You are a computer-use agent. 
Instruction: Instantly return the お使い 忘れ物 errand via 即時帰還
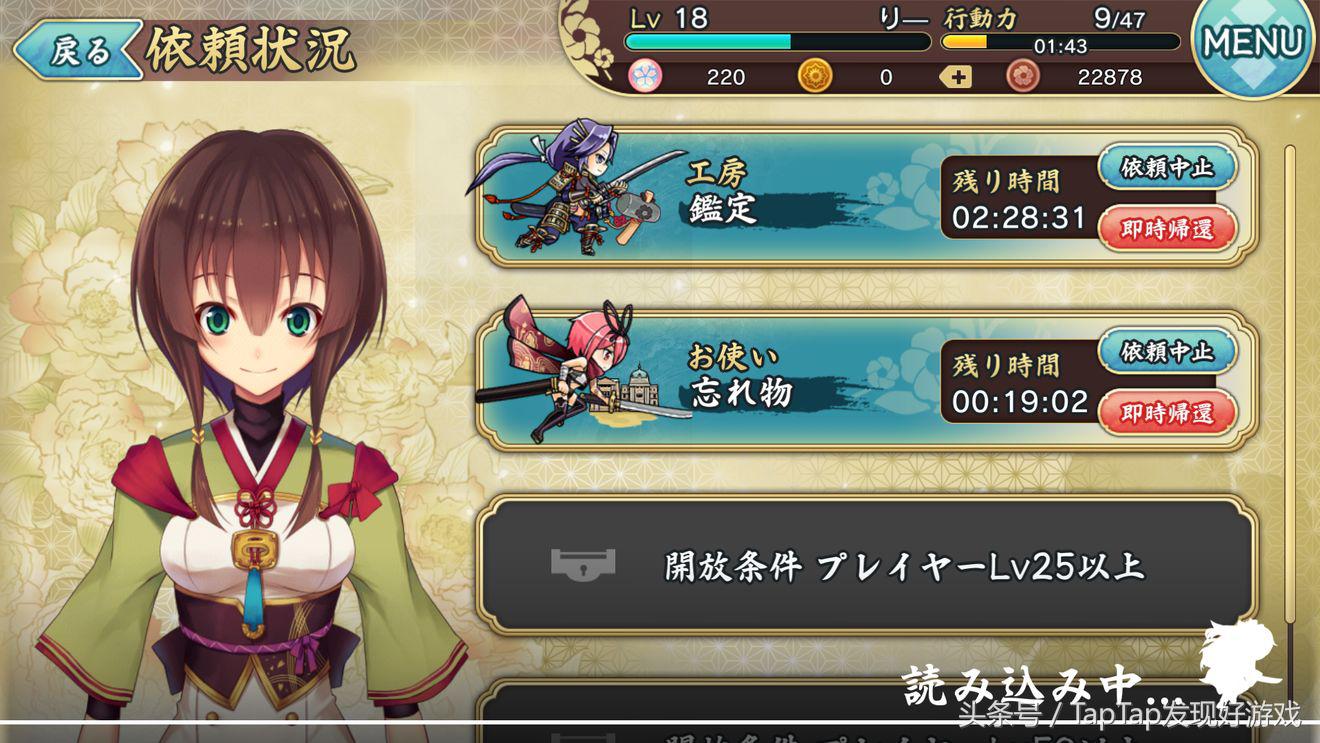[1166, 412]
